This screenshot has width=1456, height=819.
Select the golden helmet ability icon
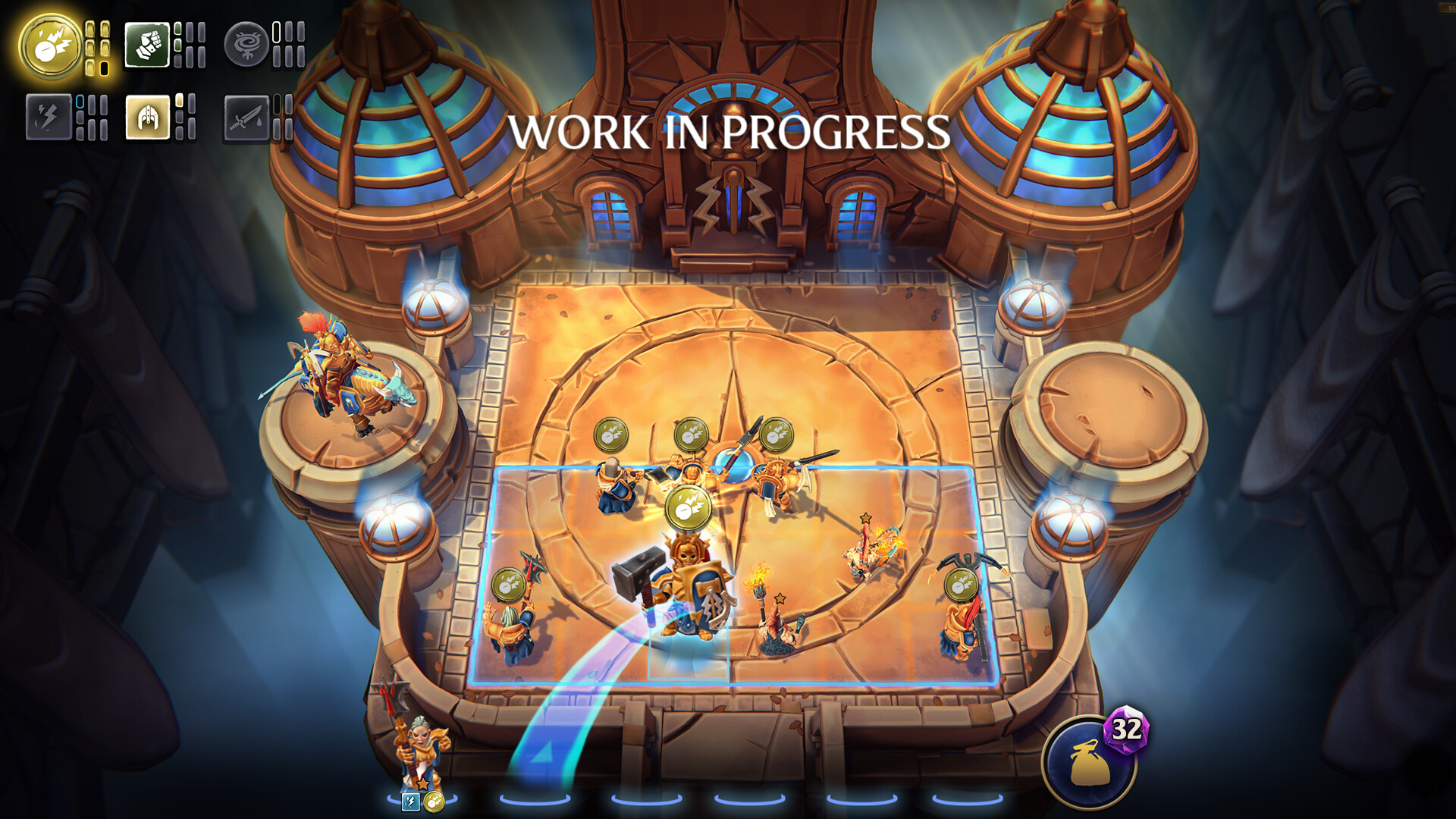147,118
